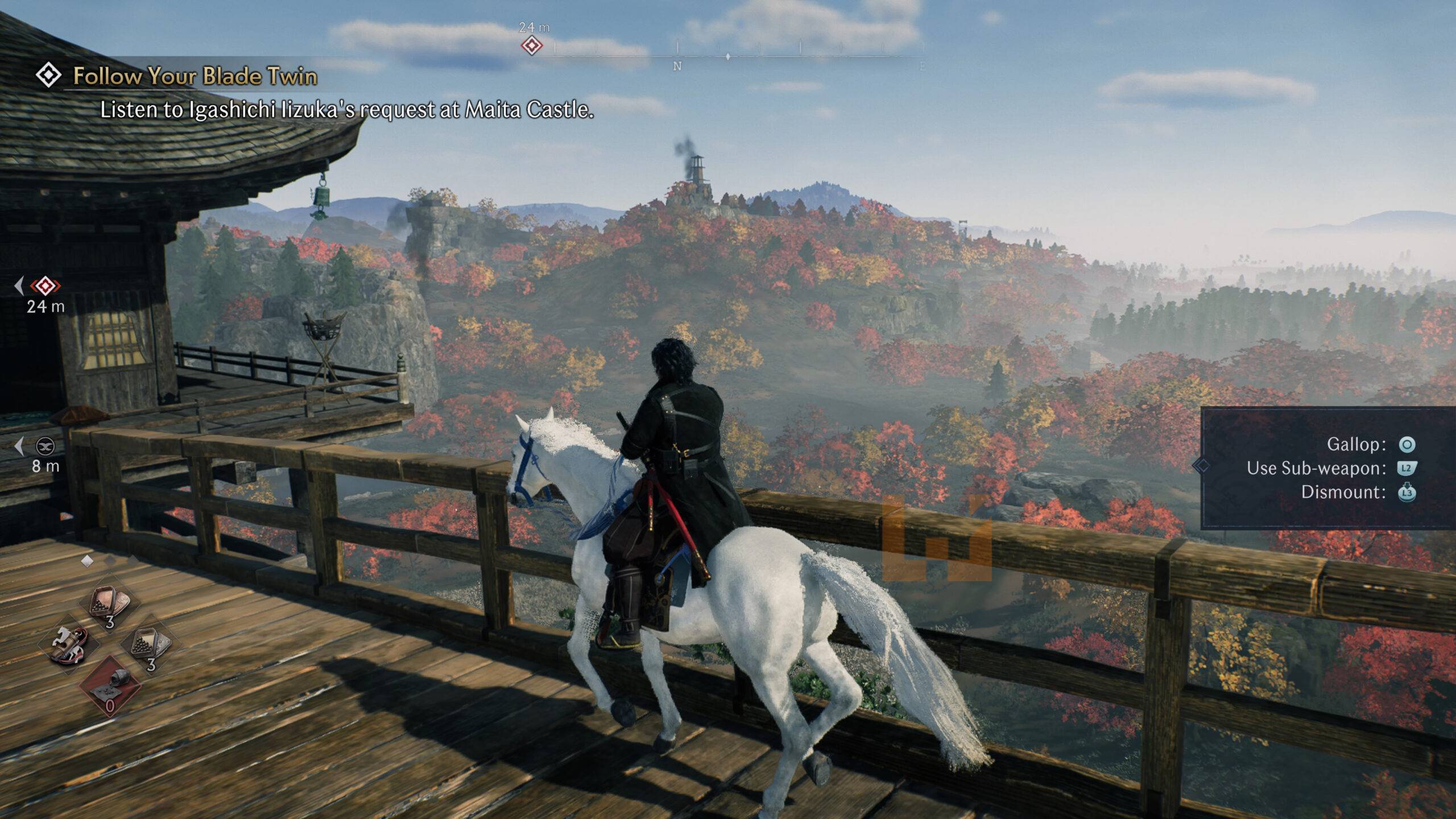This screenshot has width=1456, height=819.
Task: Select the red empty spilled-jar item slot
Action: [109, 685]
